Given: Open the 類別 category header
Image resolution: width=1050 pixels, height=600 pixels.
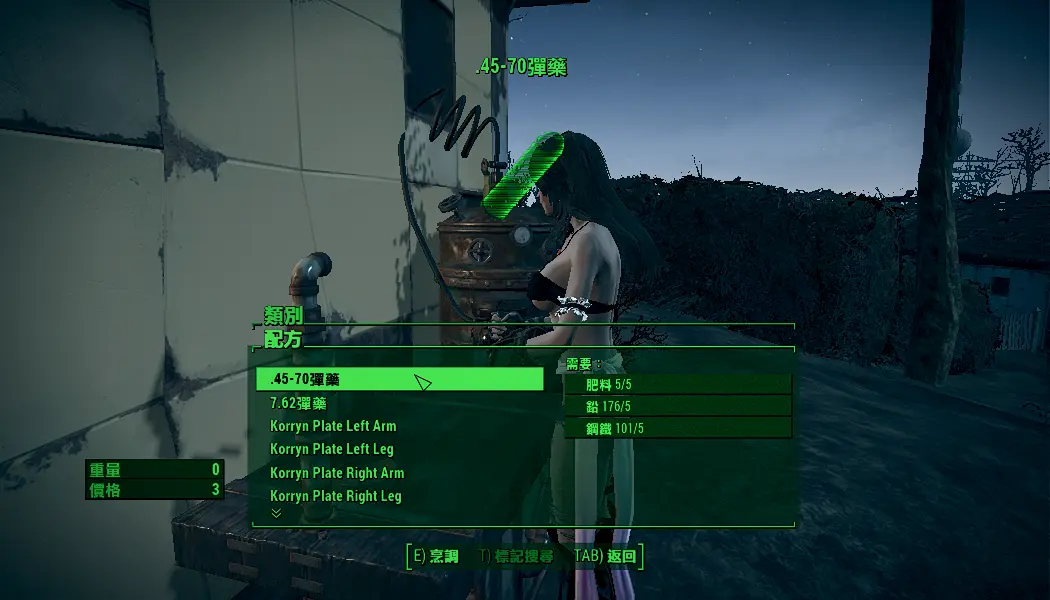Looking at the screenshot, I should click(x=283, y=315).
